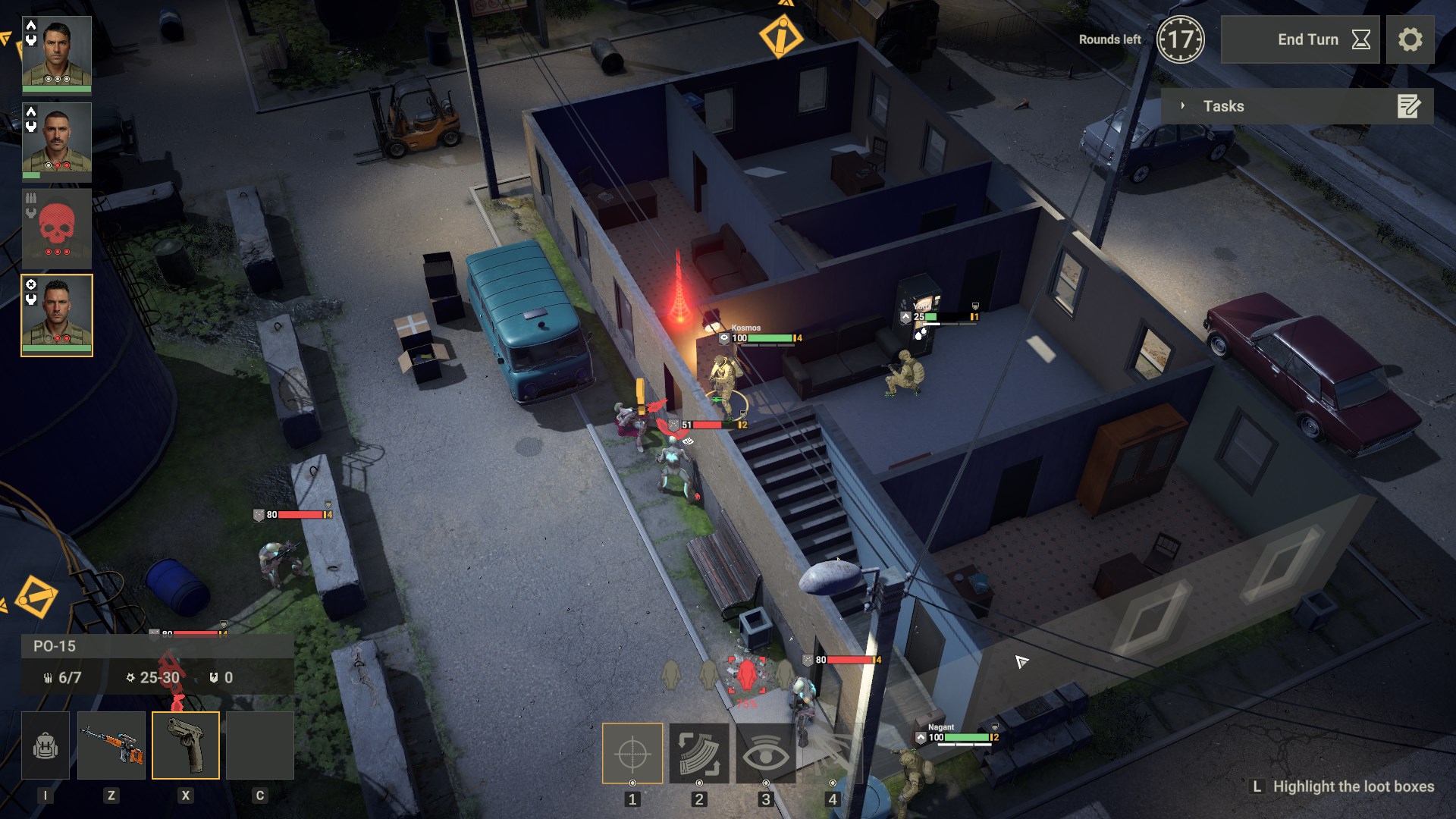Click Highlight the loot boxes label
The image size is (1456, 819).
tap(1352, 787)
